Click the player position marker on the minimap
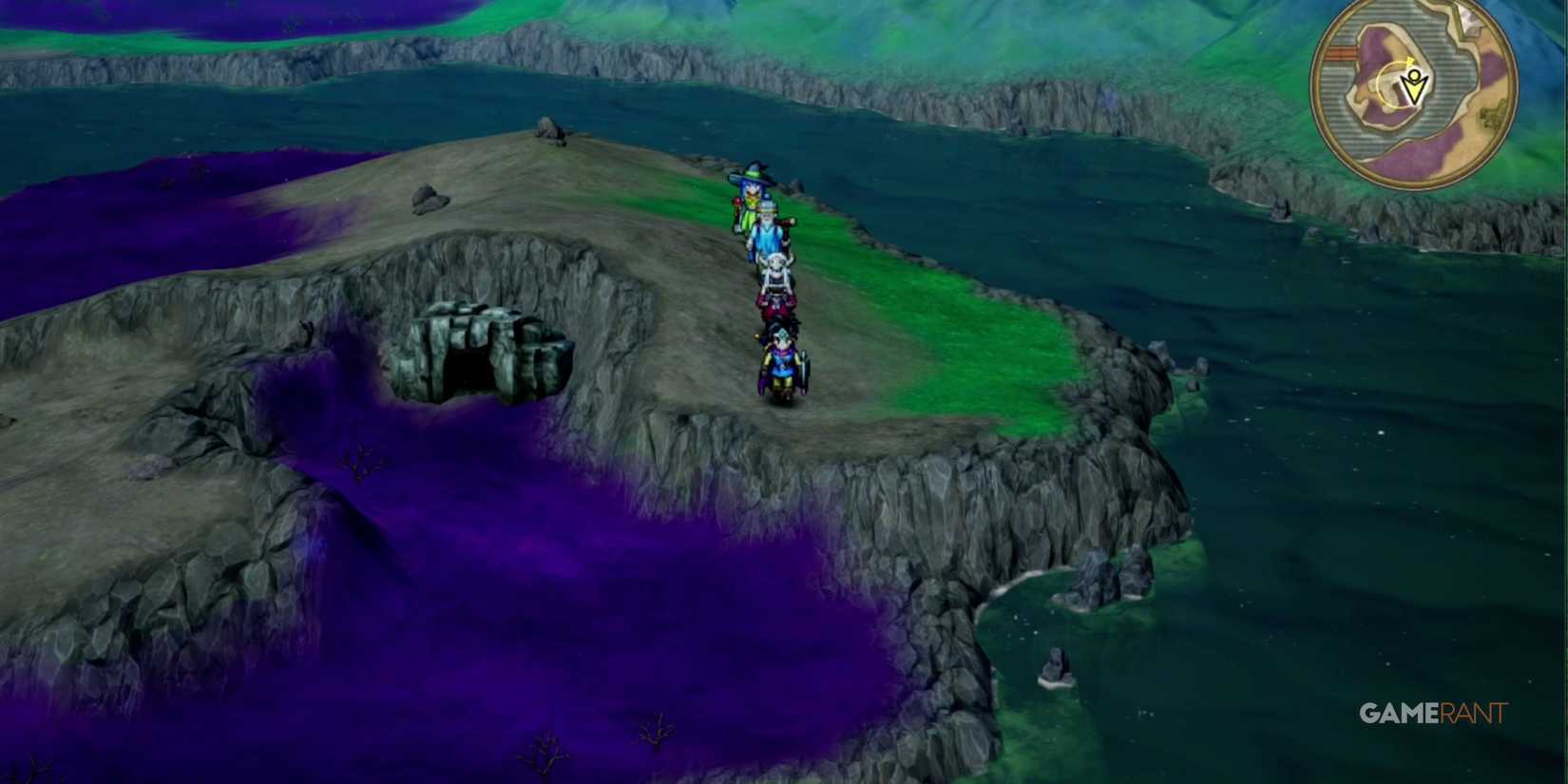 1413,87
